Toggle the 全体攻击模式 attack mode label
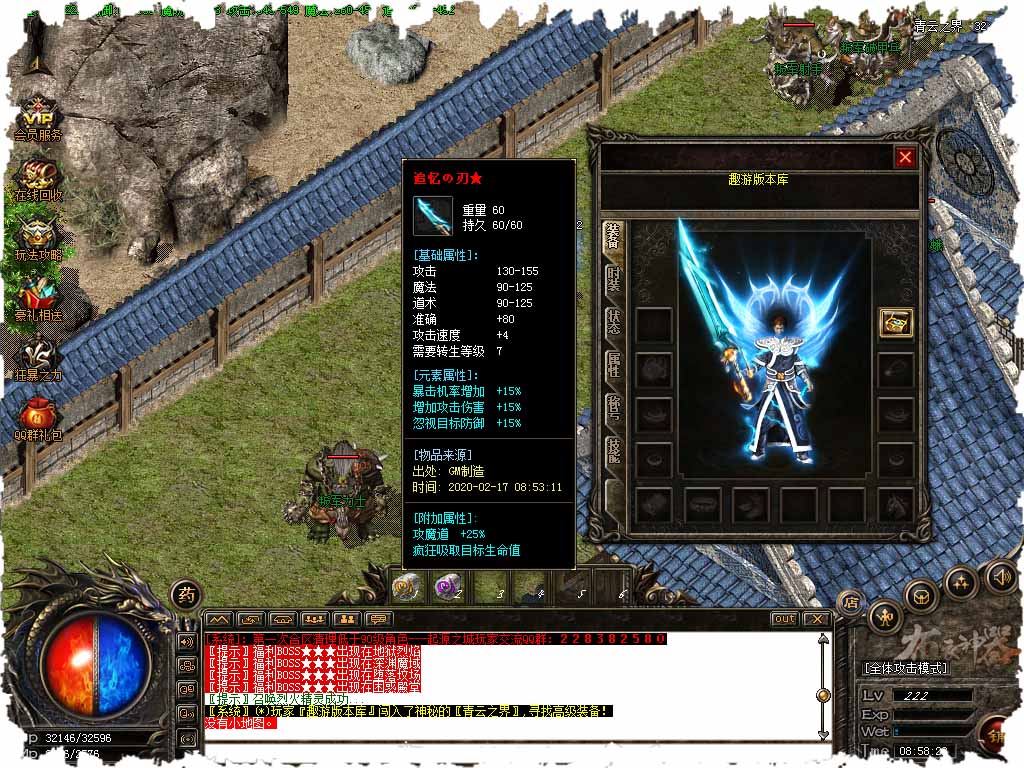 pos(906,668)
